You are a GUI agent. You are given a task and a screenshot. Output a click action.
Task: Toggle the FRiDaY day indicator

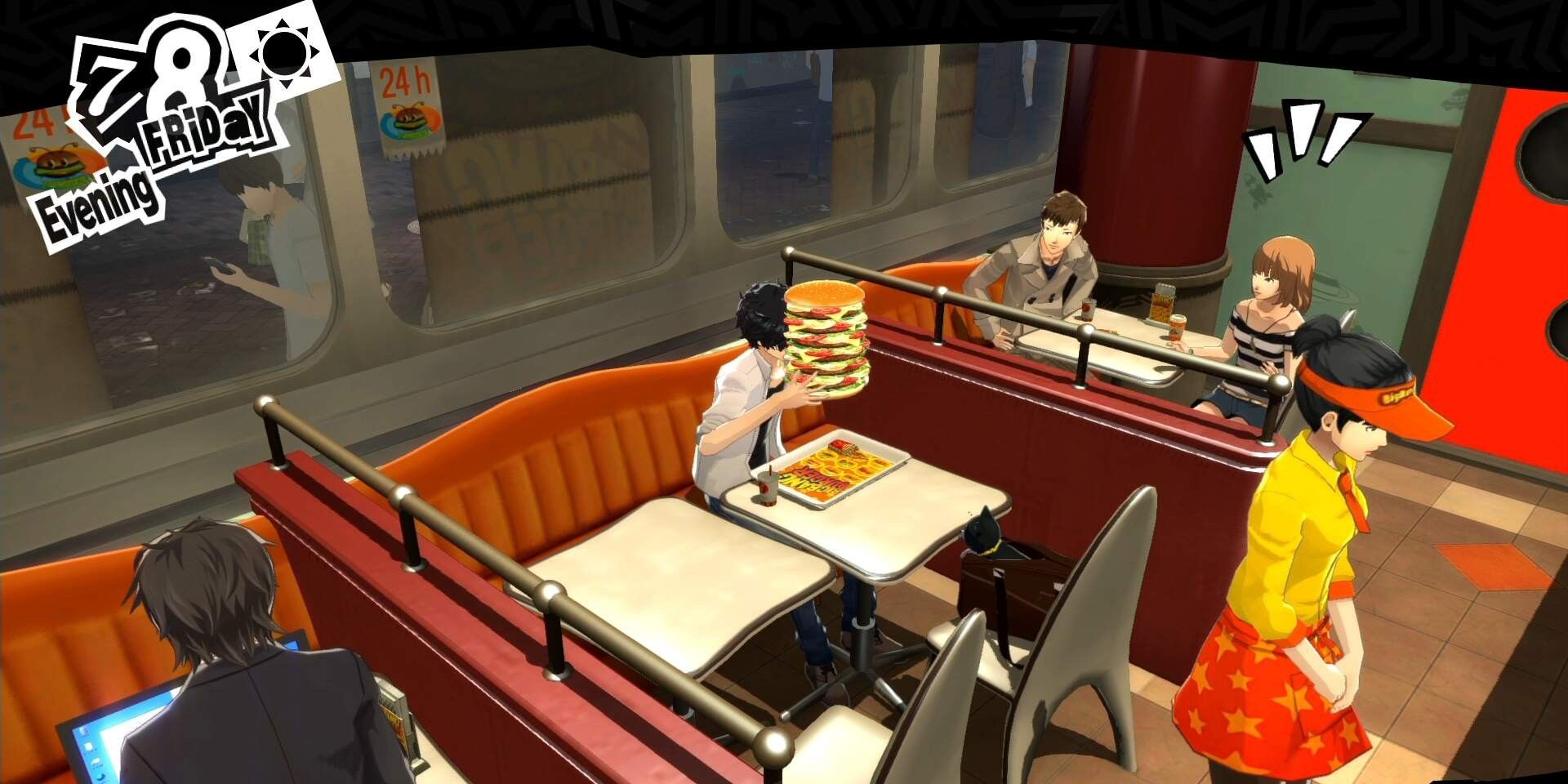tap(206, 131)
